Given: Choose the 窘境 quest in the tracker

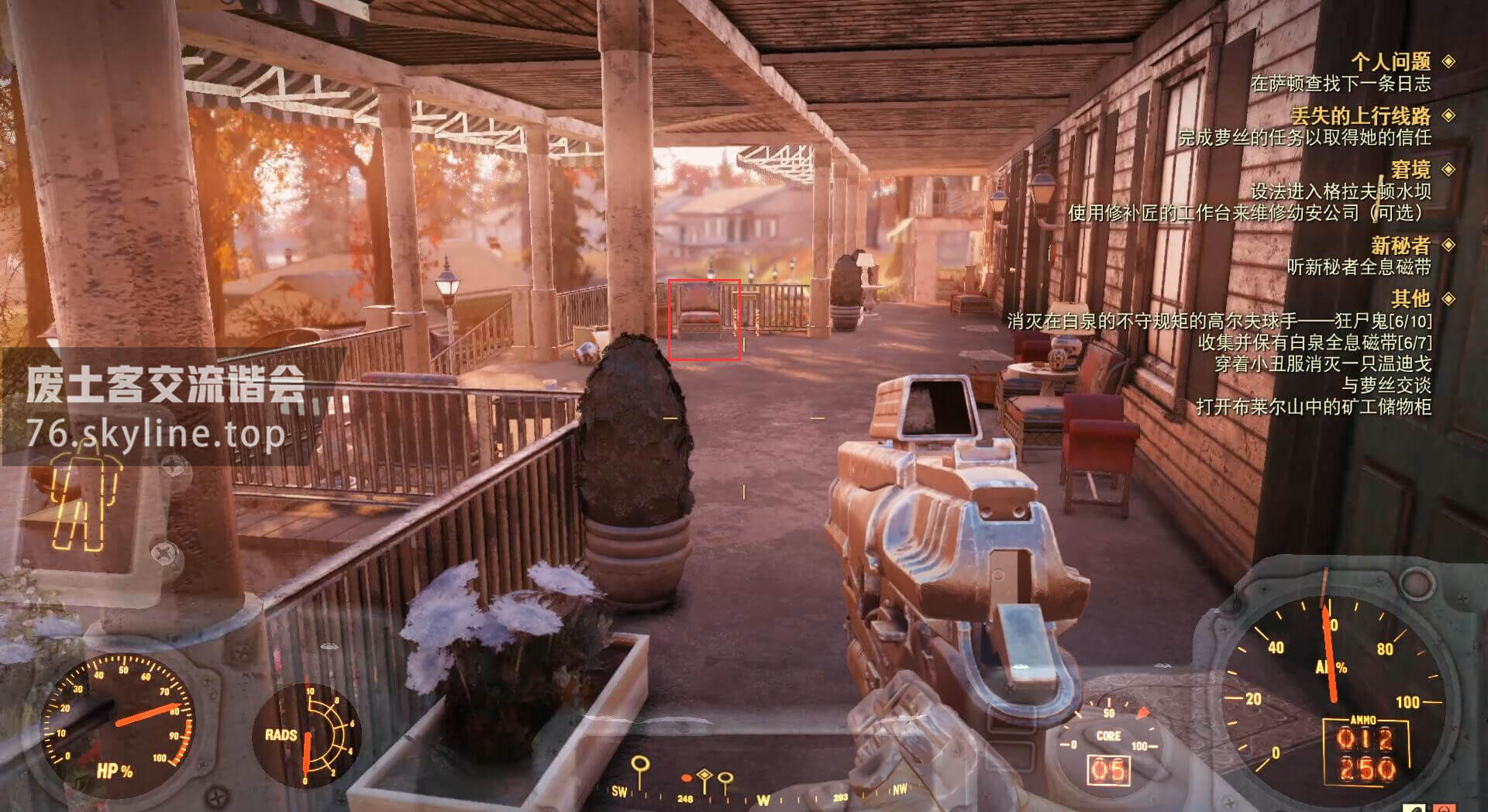Looking at the screenshot, I should 1410,169.
